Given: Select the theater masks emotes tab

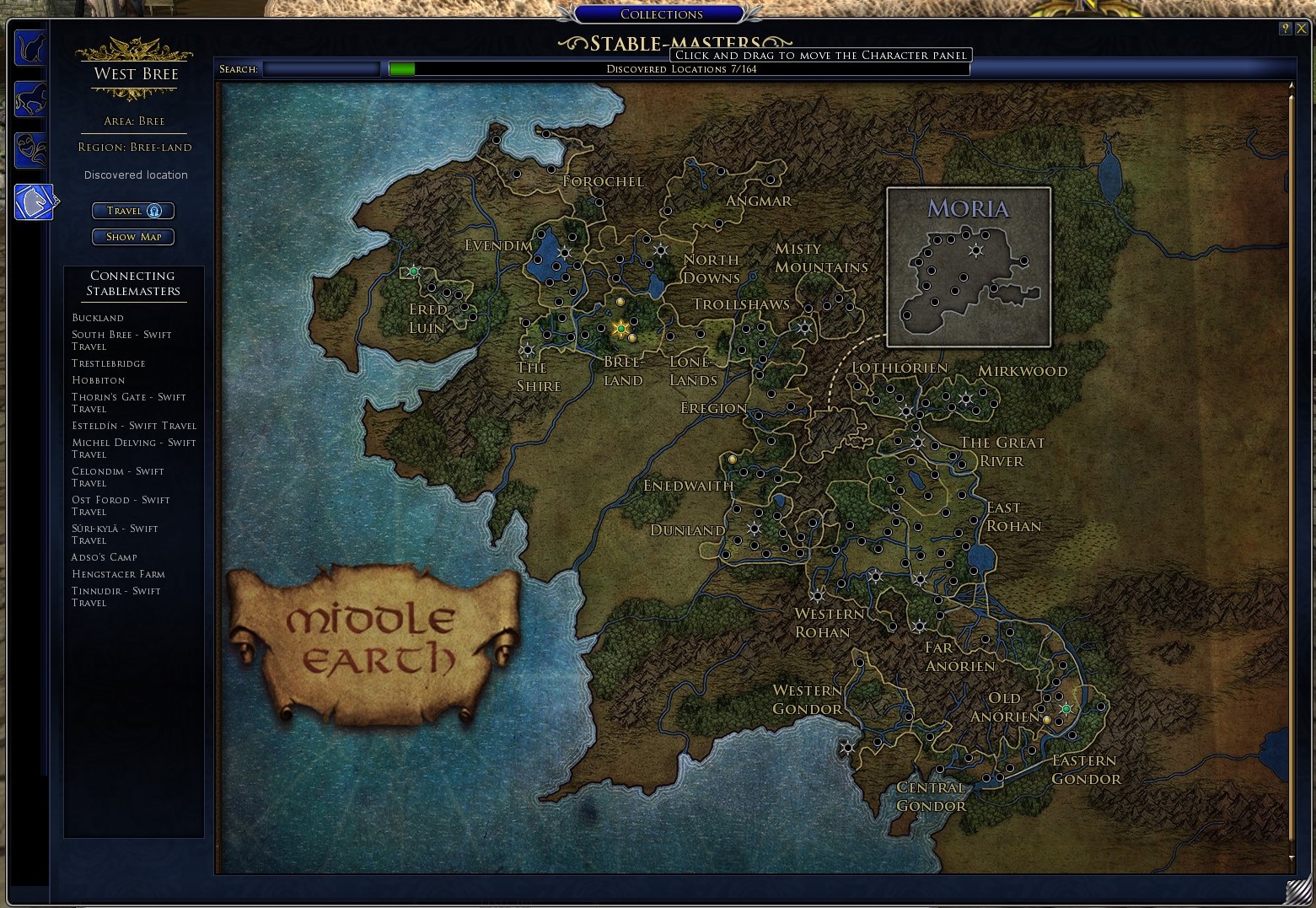Looking at the screenshot, I should tap(31, 150).
